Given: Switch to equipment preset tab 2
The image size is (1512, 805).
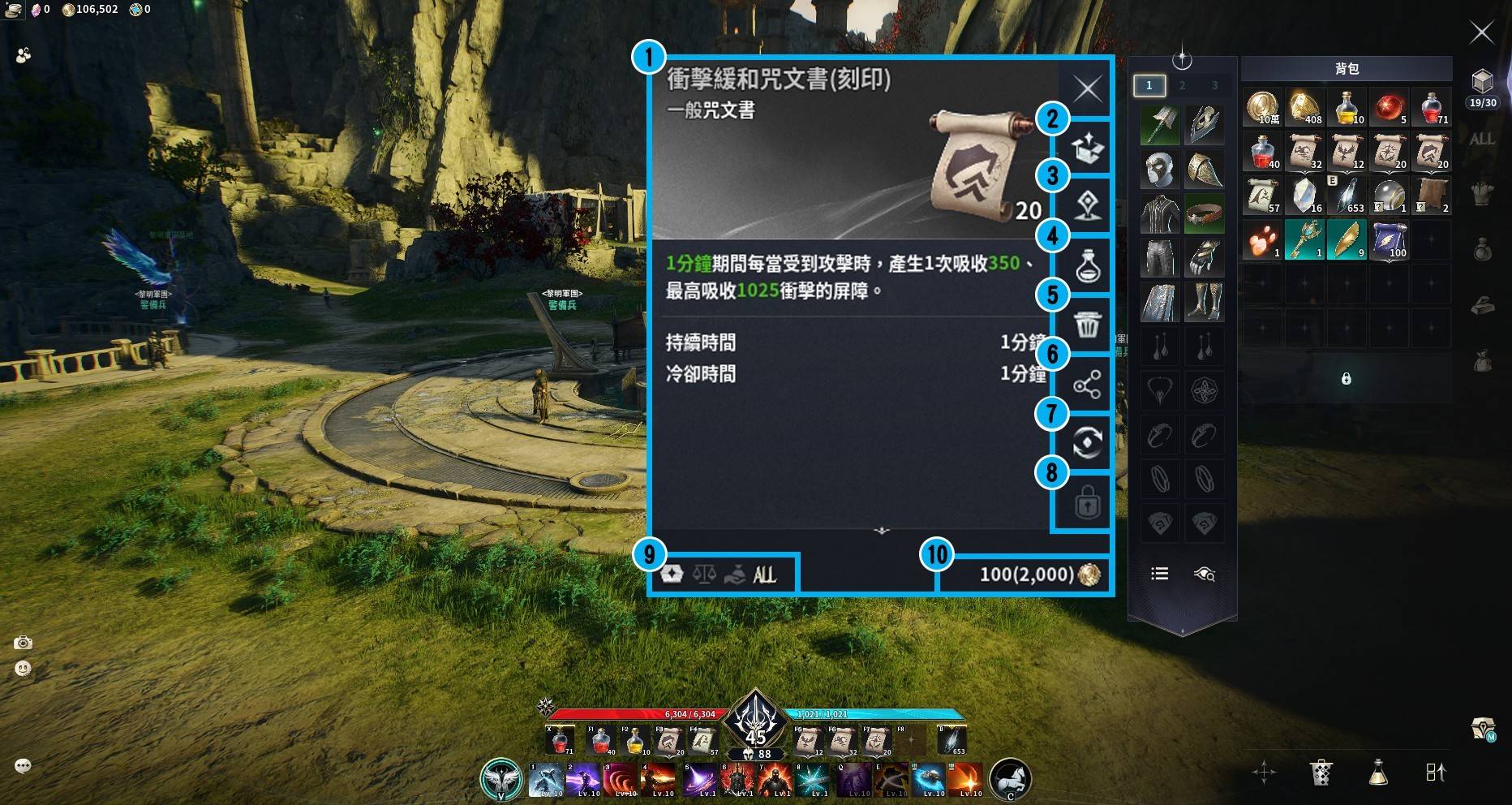Looking at the screenshot, I should pos(1182,85).
